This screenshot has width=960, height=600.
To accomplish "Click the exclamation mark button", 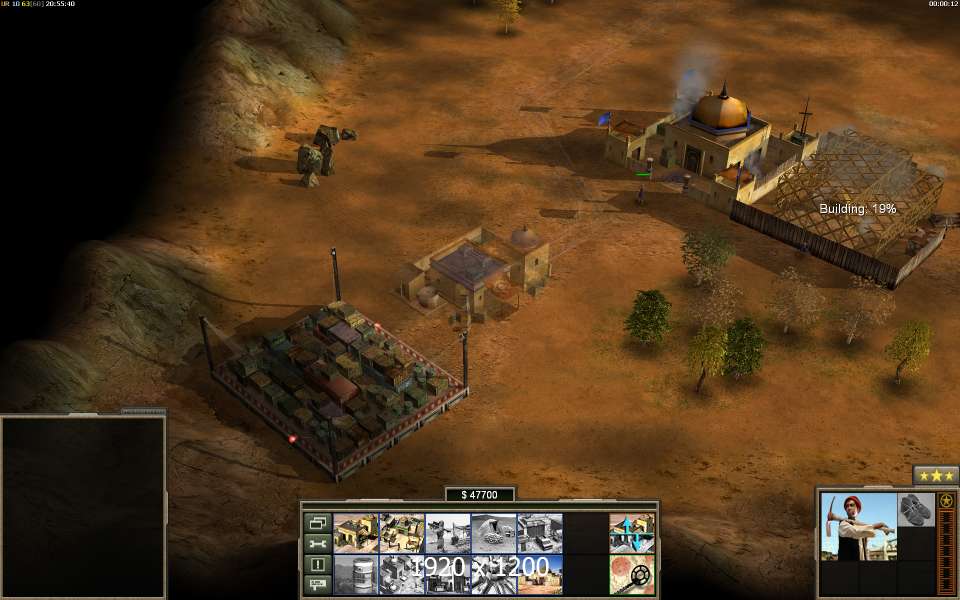I will 317,564.
